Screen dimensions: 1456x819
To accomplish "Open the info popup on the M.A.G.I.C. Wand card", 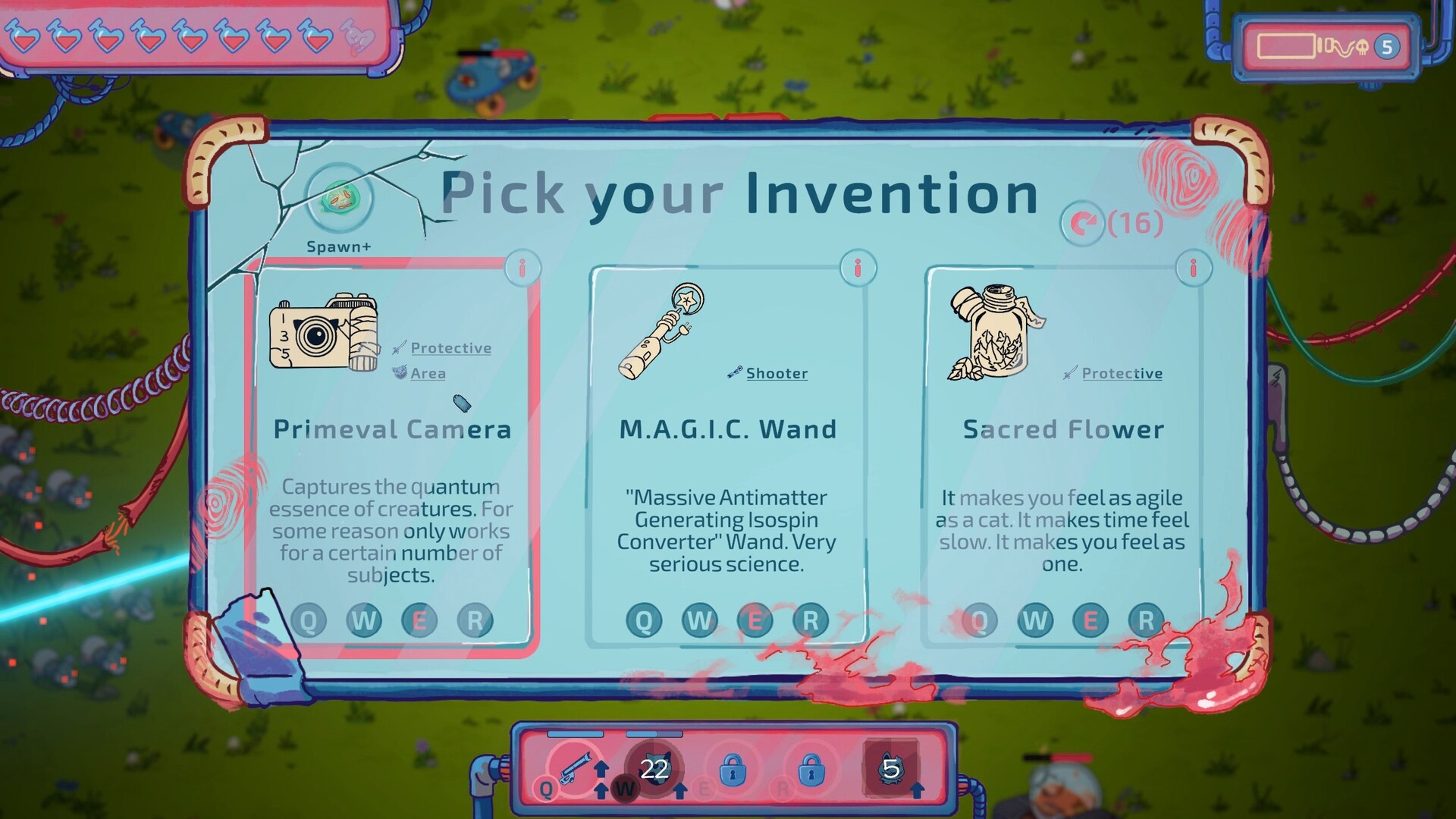I will point(858,267).
